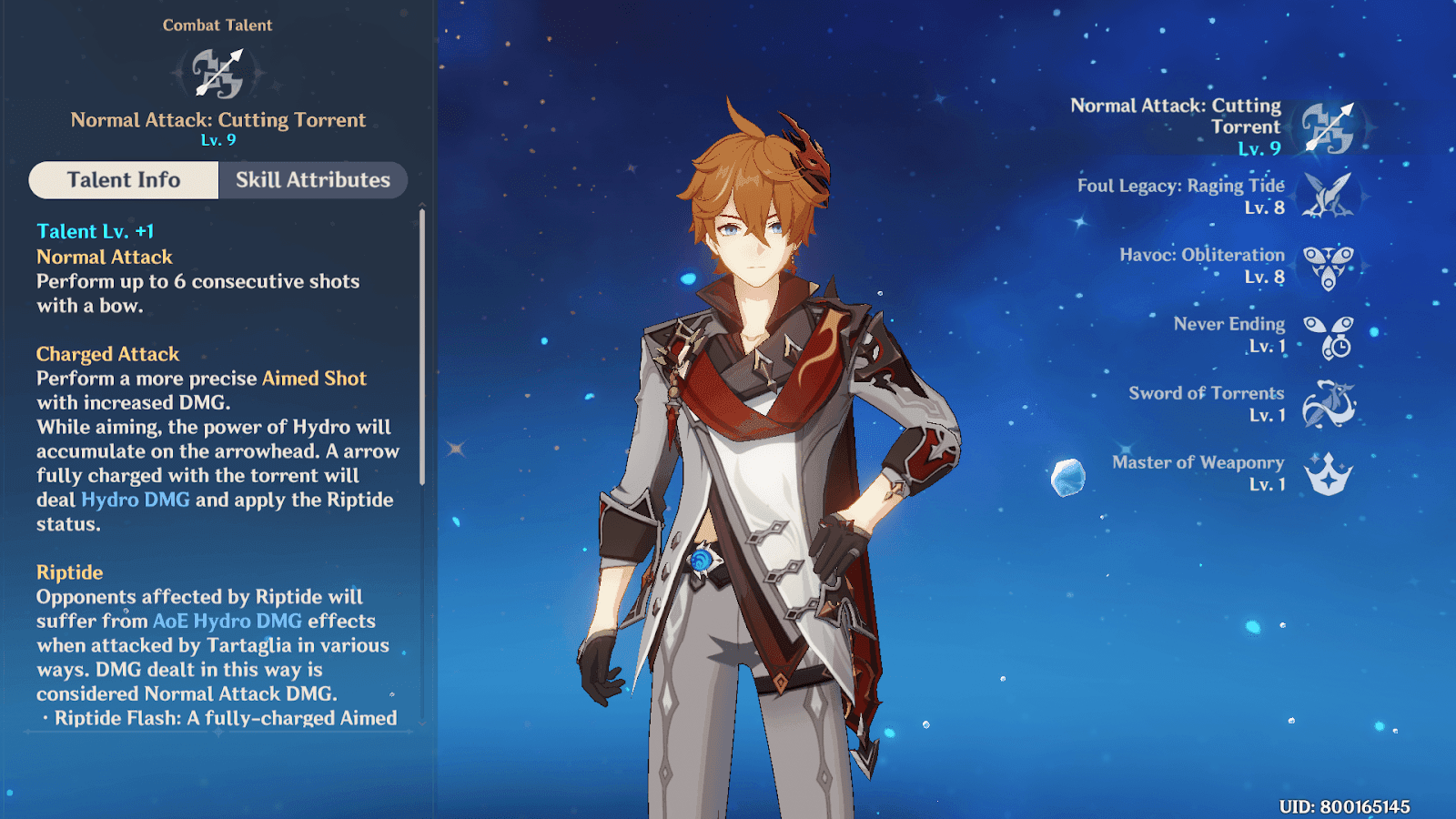
Task: Choose the Havoc: Obliteration talent
Action: click(1328, 266)
